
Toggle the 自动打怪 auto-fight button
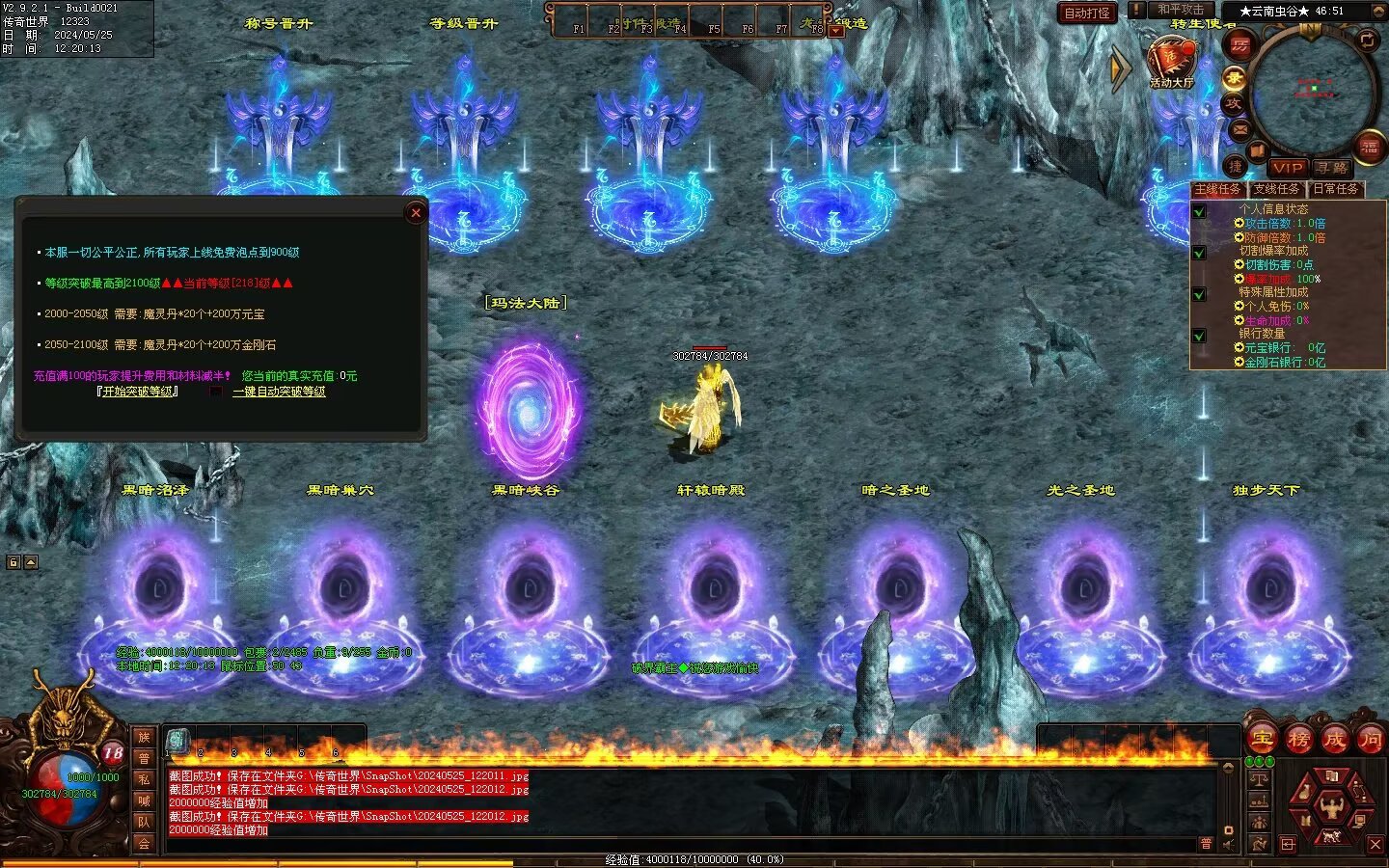(x=1087, y=13)
